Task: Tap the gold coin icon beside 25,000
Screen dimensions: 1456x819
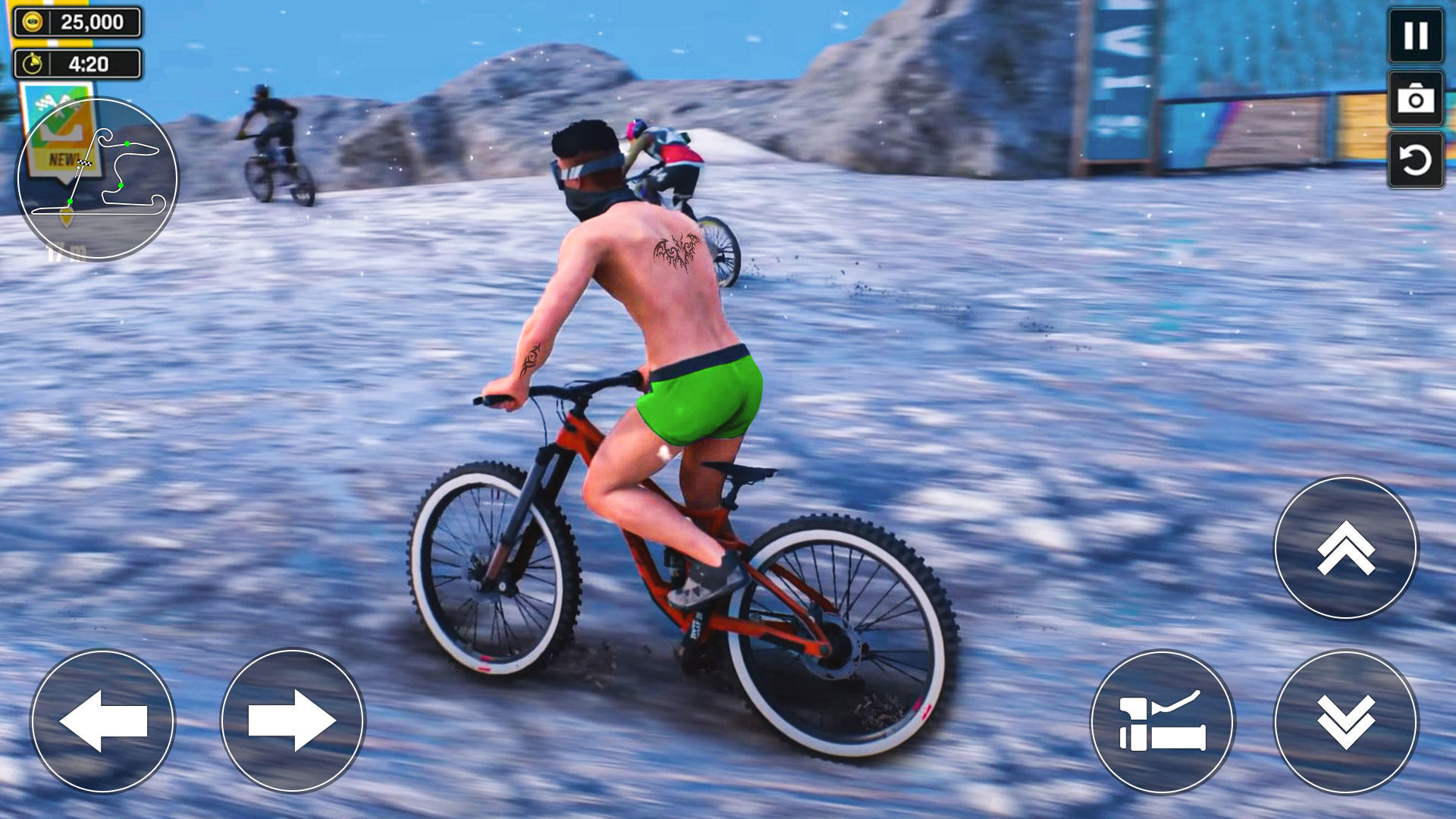Action: pyautogui.click(x=32, y=20)
